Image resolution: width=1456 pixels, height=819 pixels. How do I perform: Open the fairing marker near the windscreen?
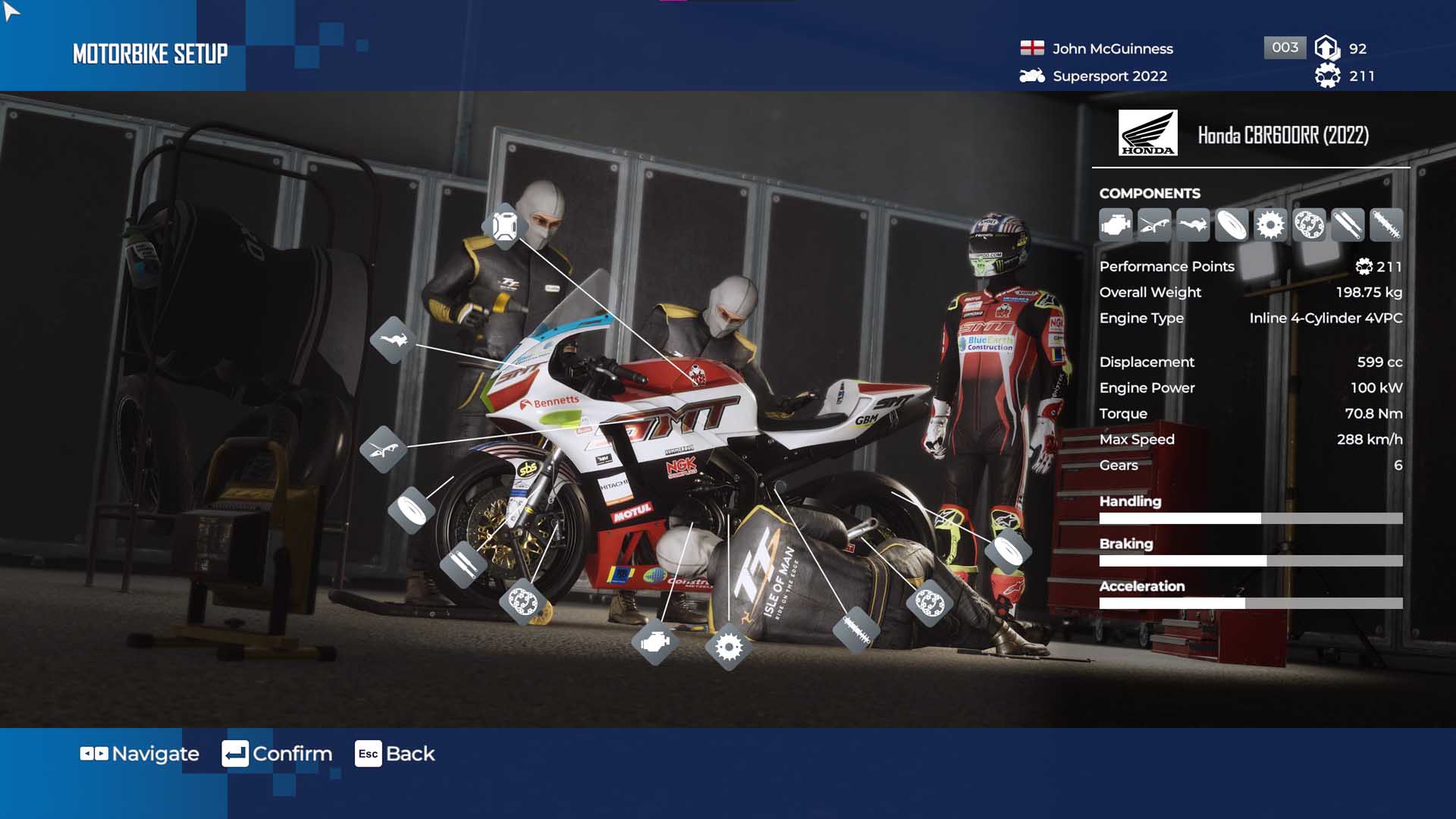click(393, 339)
